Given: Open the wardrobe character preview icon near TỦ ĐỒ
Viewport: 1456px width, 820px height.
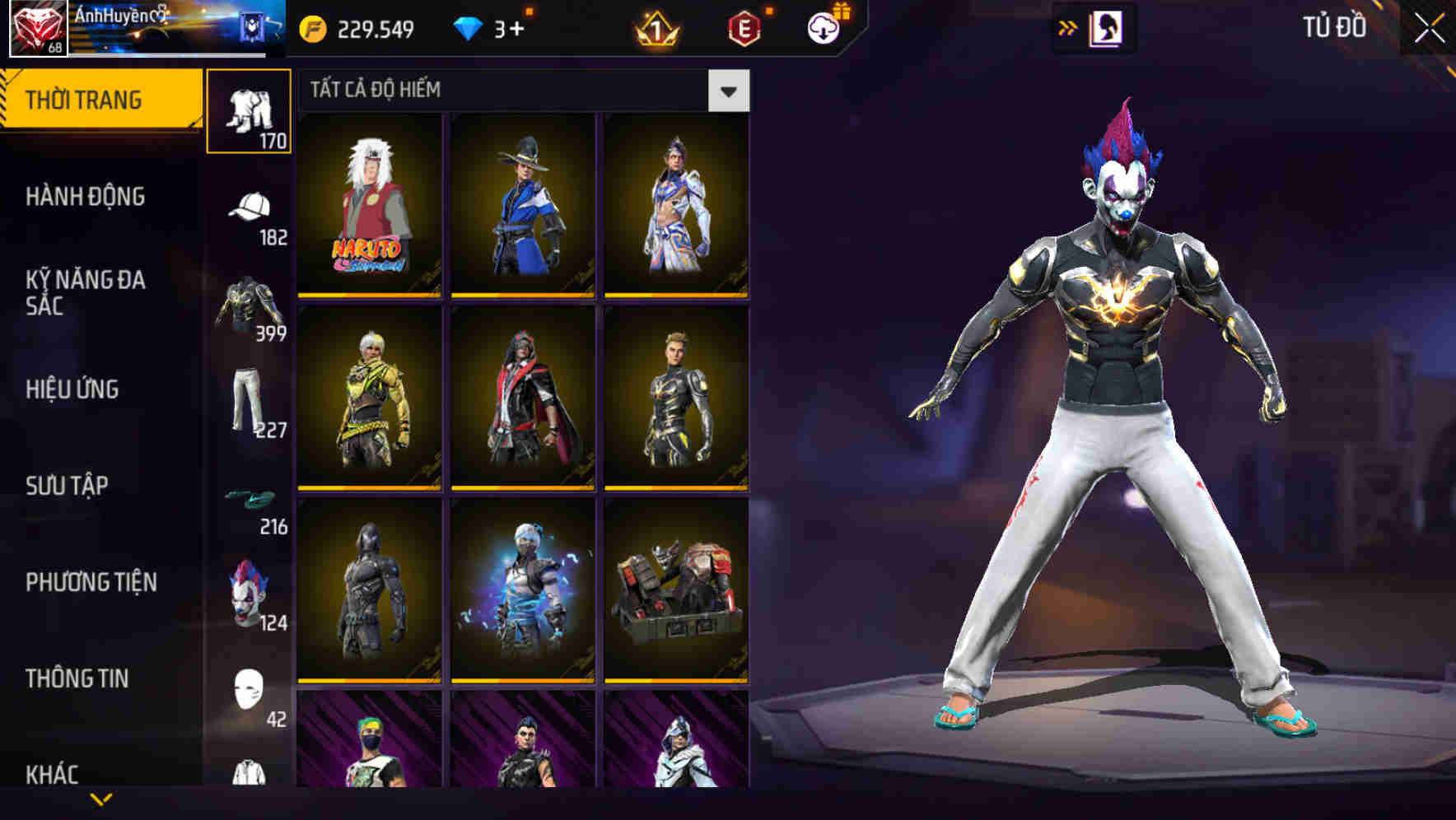Looking at the screenshot, I should [1108, 27].
